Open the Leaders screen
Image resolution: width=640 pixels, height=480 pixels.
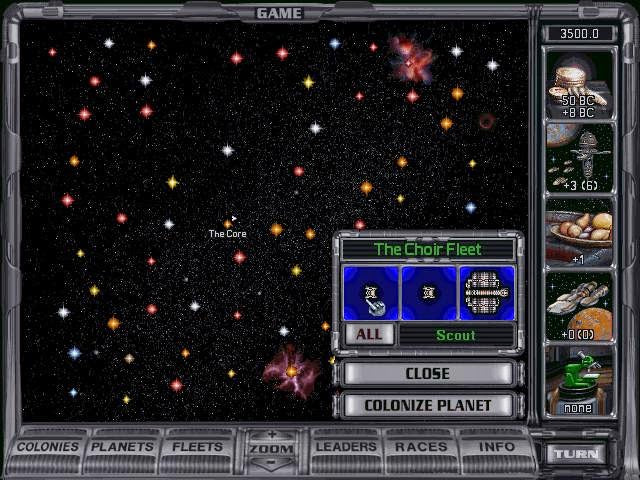pos(346,447)
